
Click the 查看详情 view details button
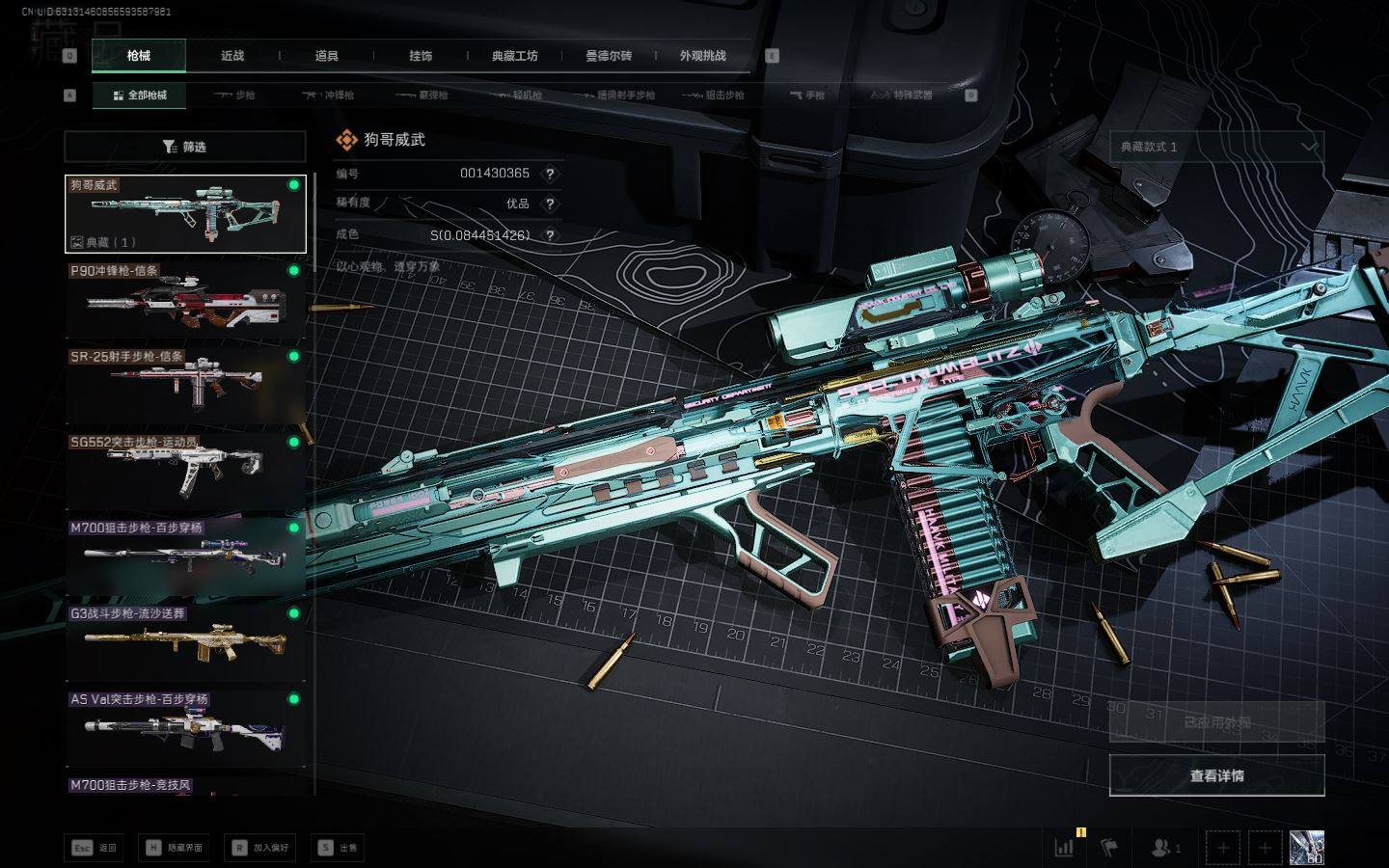(x=1216, y=775)
